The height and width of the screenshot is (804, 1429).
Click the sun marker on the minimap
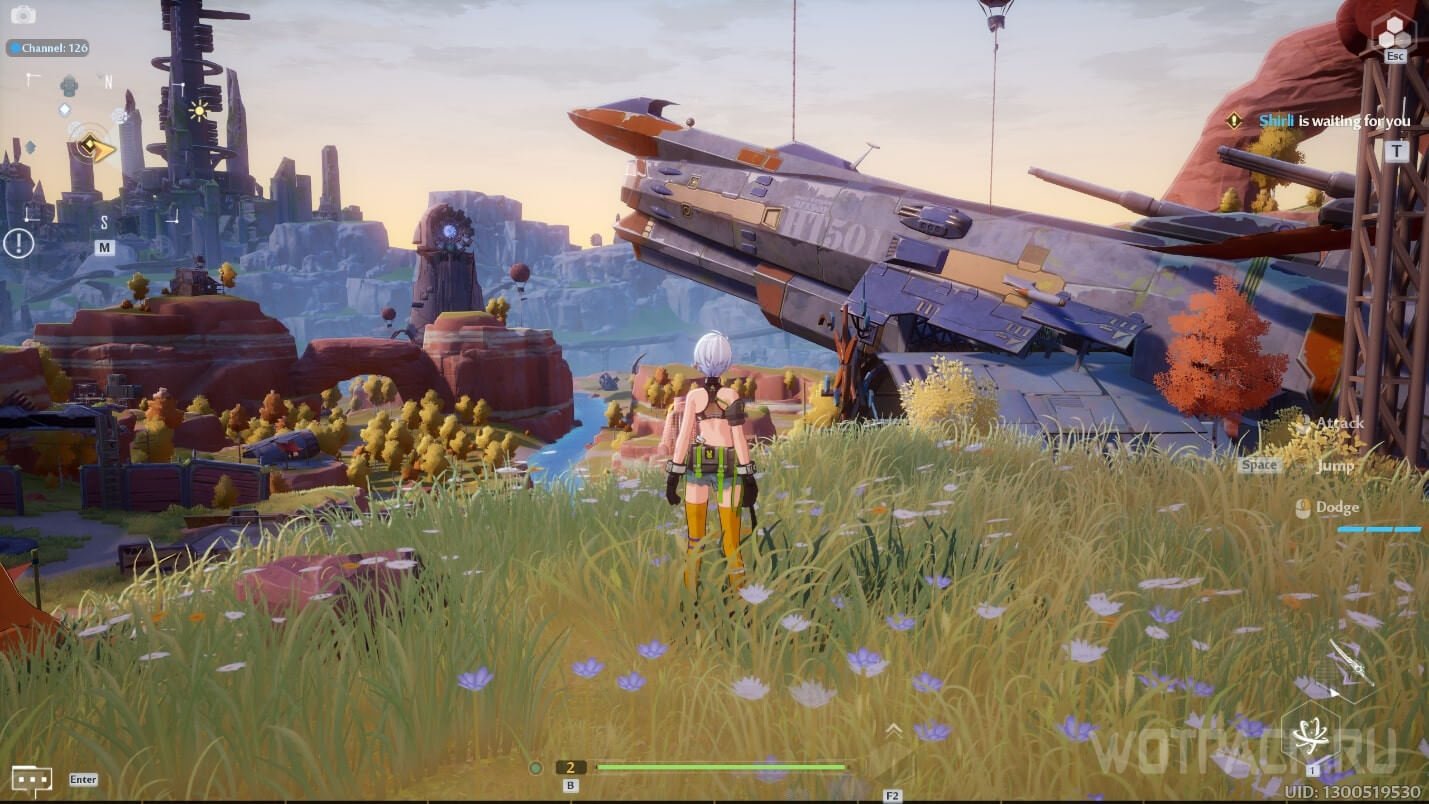click(198, 110)
